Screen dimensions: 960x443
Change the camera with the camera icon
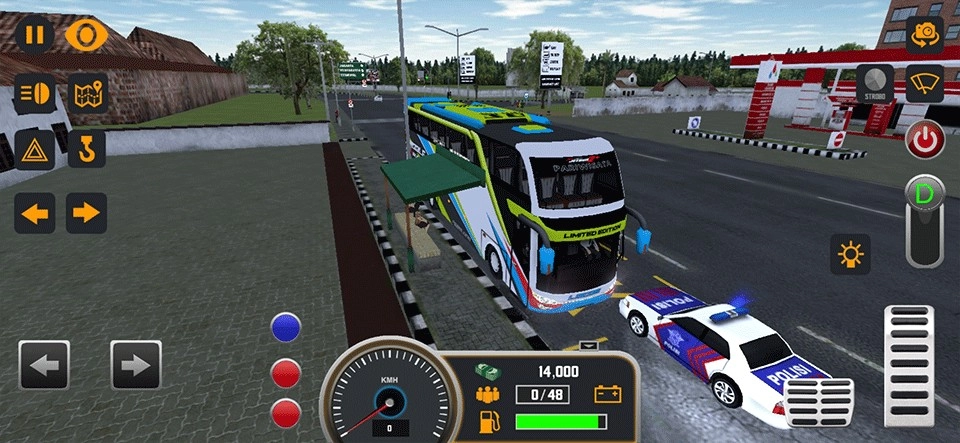(925, 35)
